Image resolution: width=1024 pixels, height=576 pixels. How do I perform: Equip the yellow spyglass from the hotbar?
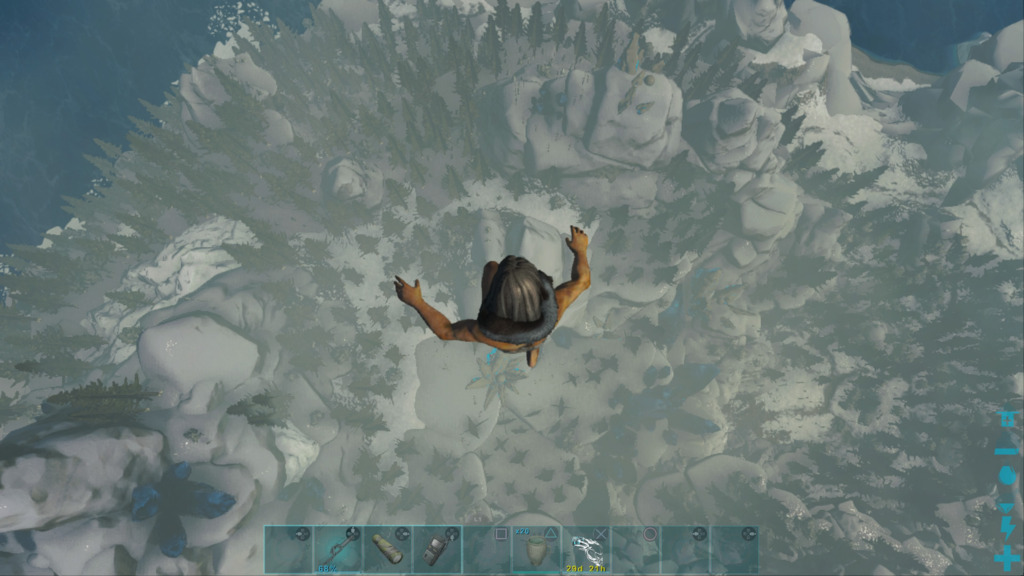tap(387, 549)
